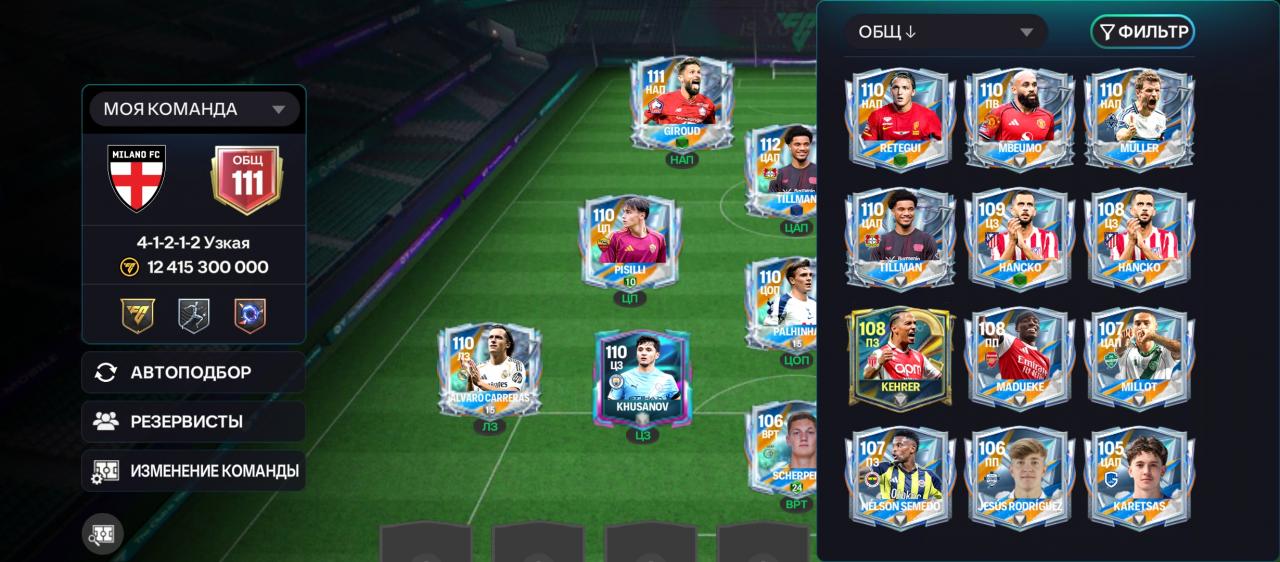This screenshot has height=562, width=1280.
Task: Select the Jesús Rodríguez card
Action: pos(1020,477)
